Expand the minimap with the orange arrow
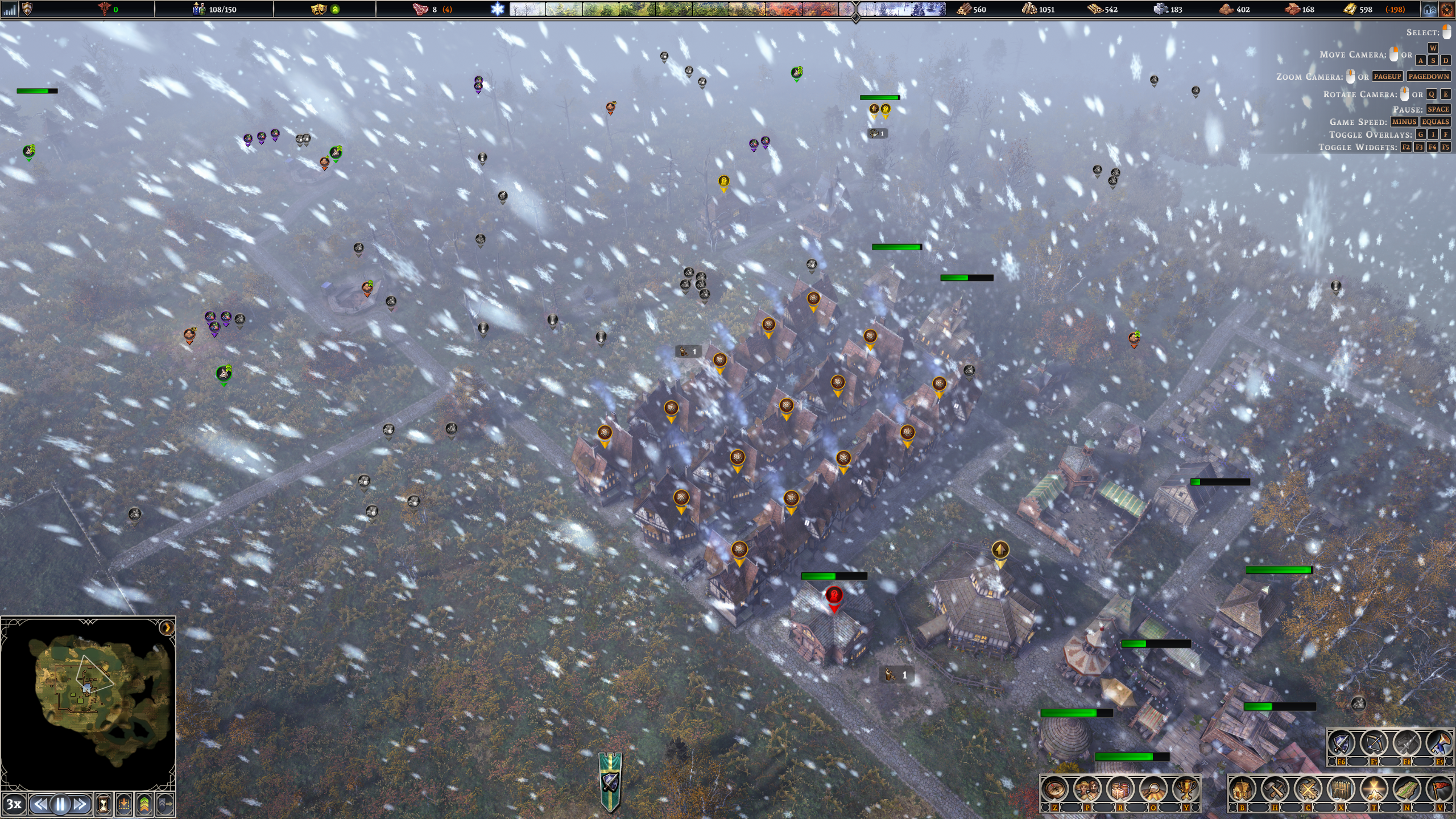 click(x=167, y=628)
